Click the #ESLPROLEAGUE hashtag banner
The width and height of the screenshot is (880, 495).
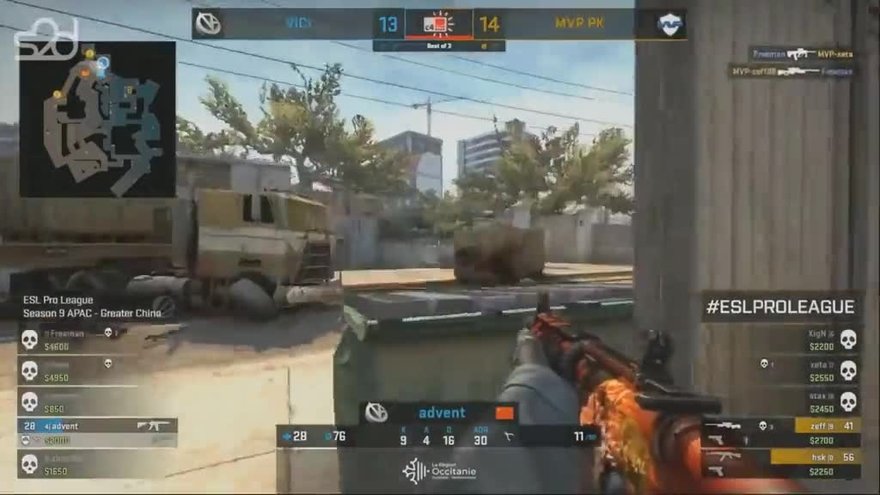click(780, 306)
